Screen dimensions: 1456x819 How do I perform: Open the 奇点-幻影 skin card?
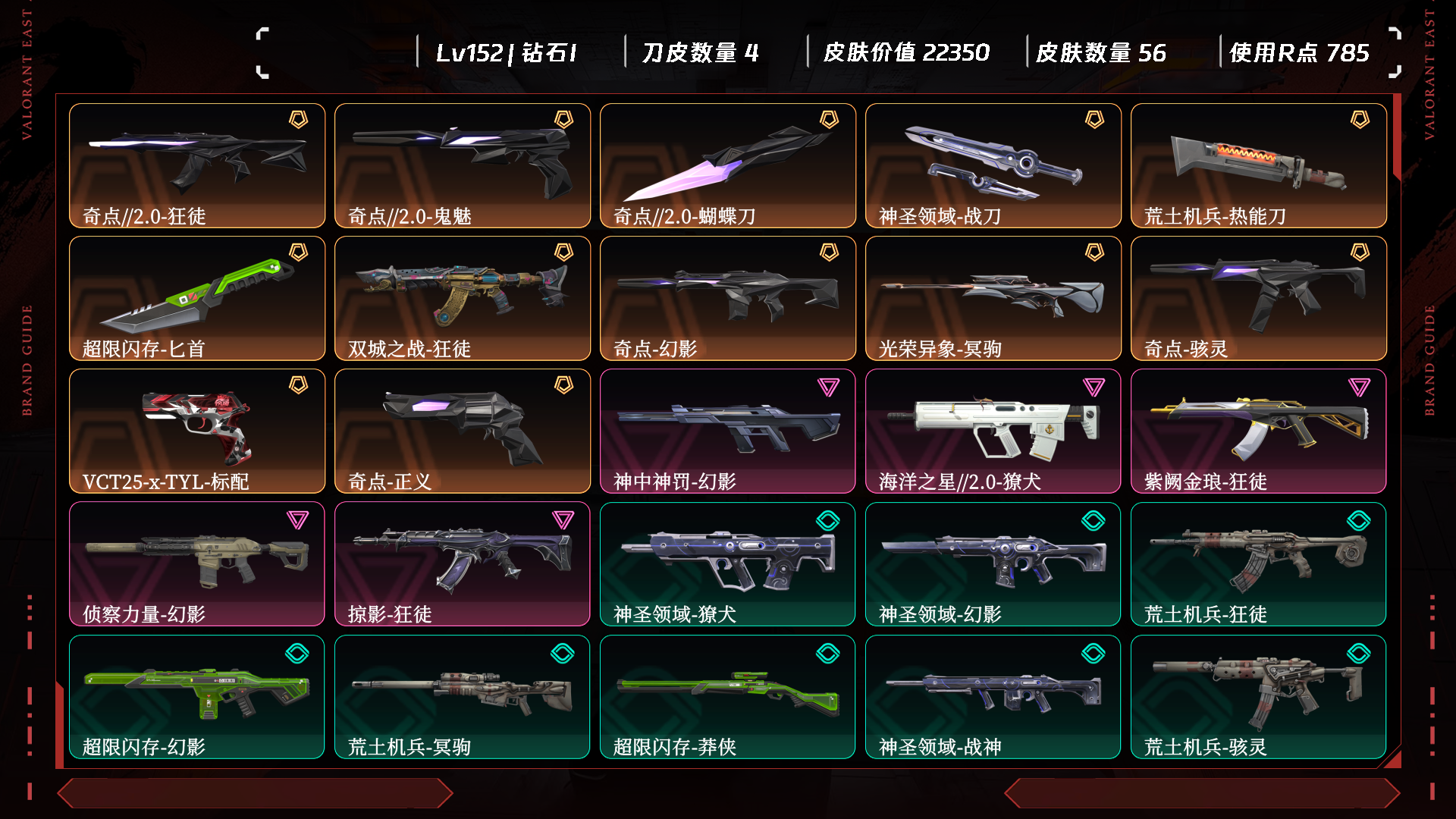728,298
